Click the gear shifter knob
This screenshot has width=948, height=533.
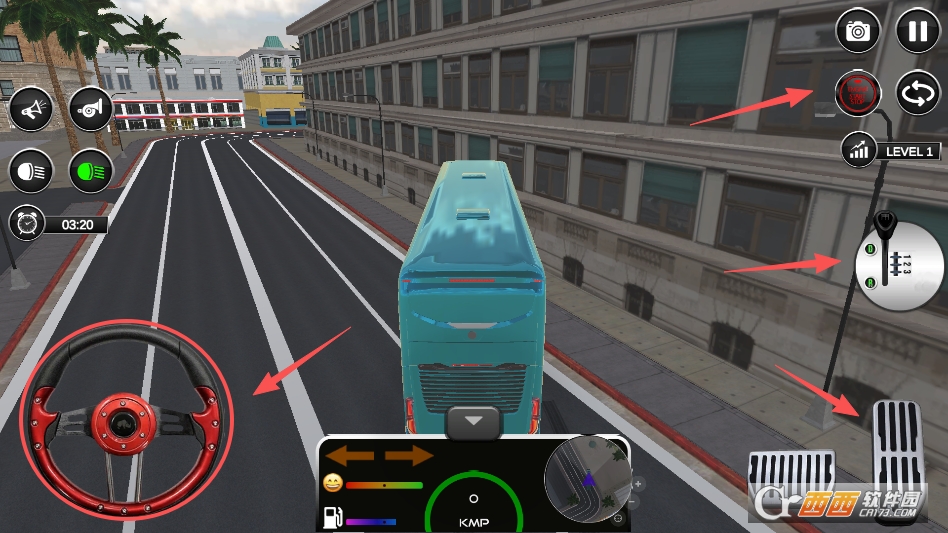(x=884, y=222)
